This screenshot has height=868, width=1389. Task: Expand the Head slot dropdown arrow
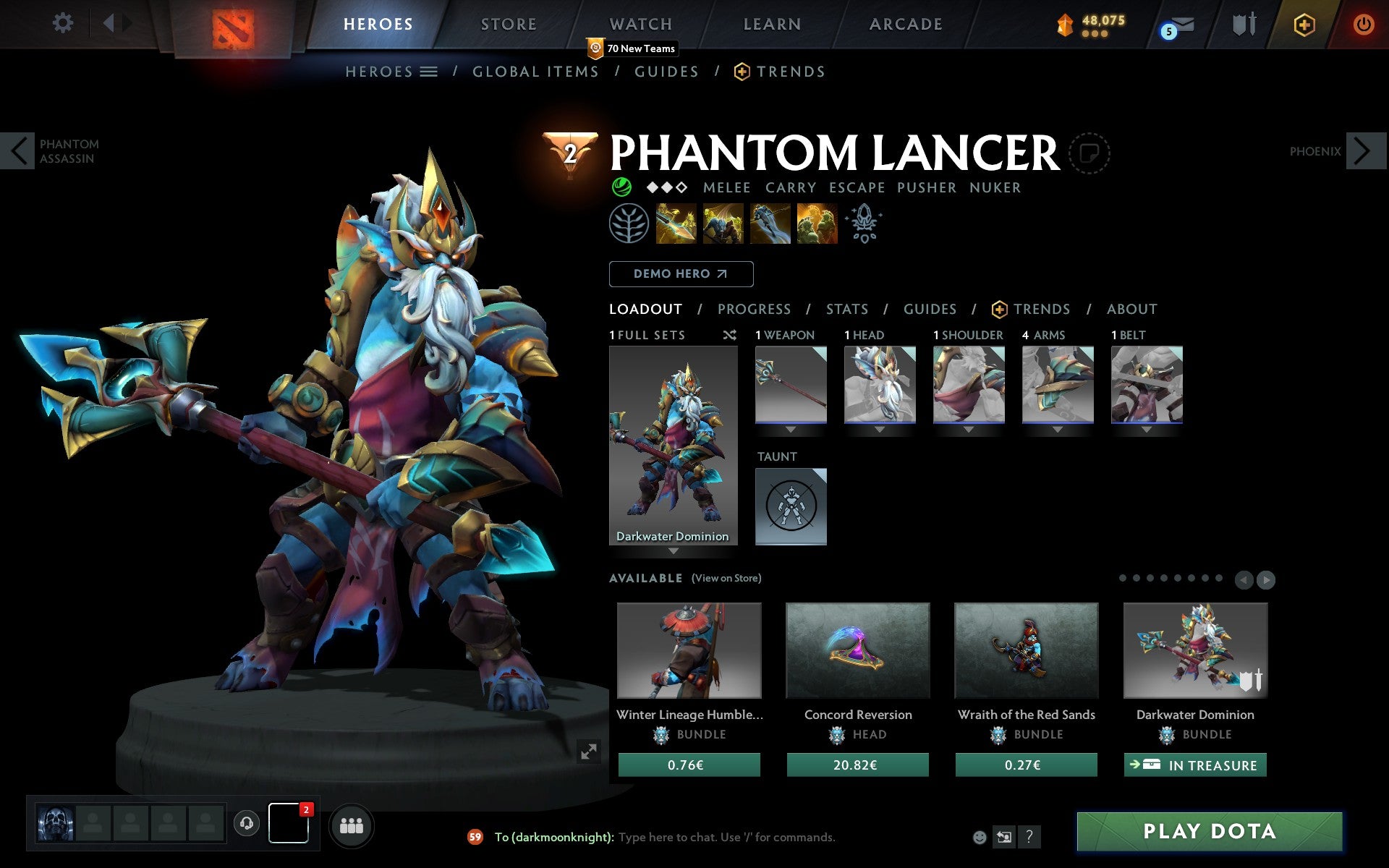click(x=880, y=428)
